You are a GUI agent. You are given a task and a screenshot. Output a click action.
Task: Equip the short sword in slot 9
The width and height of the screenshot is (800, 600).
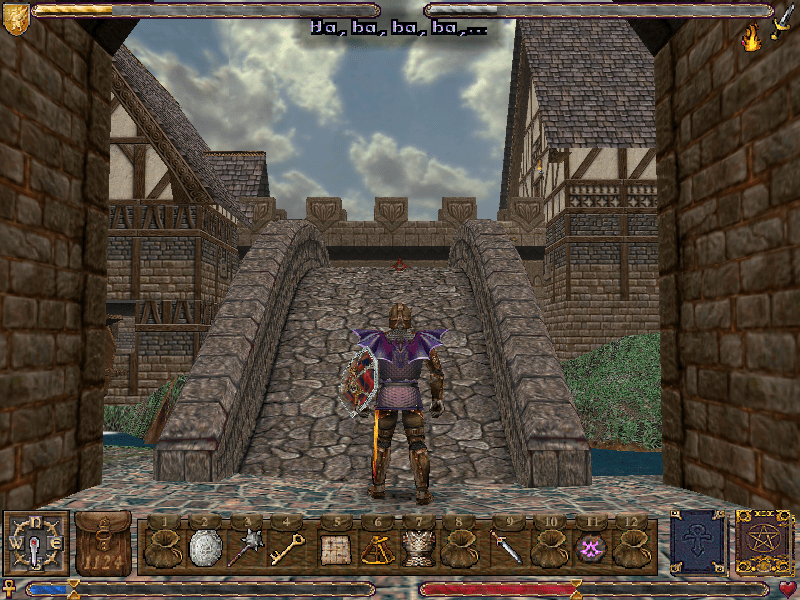[503, 548]
